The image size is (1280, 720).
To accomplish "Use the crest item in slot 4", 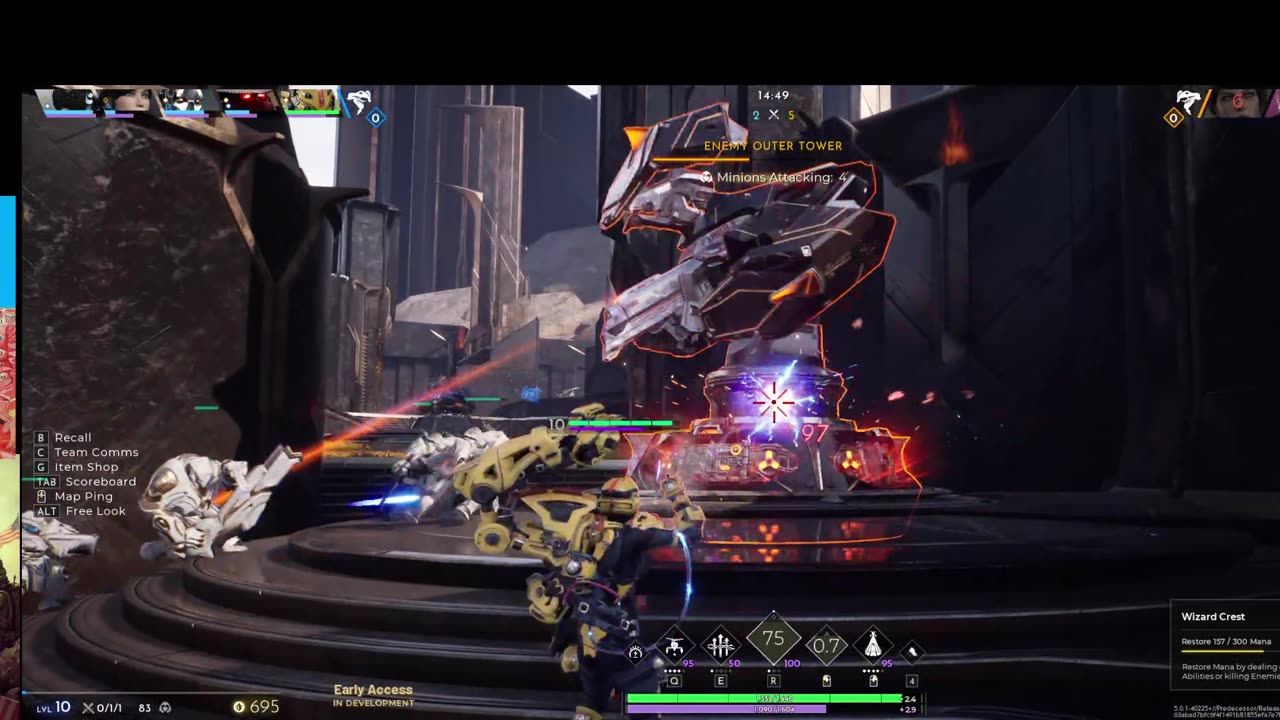I will click(x=912, y=652).
